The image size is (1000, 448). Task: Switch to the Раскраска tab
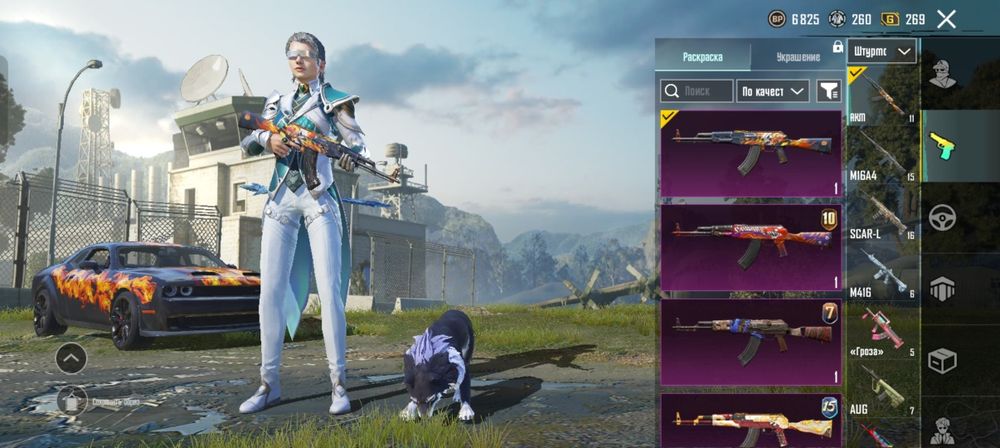click(702, 57)
